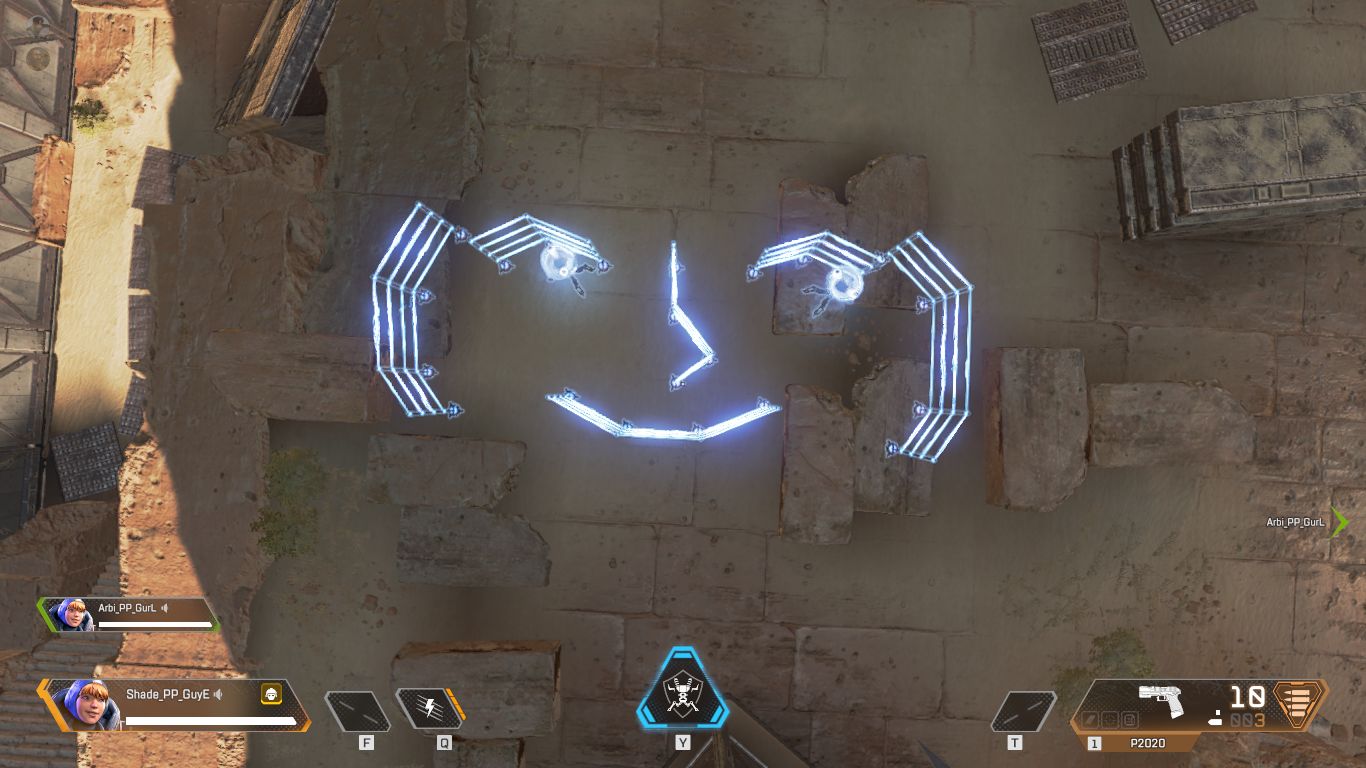Click the orange Evo shield ammo icon
Screen dimensions: 1366x768
[1296, 705]
